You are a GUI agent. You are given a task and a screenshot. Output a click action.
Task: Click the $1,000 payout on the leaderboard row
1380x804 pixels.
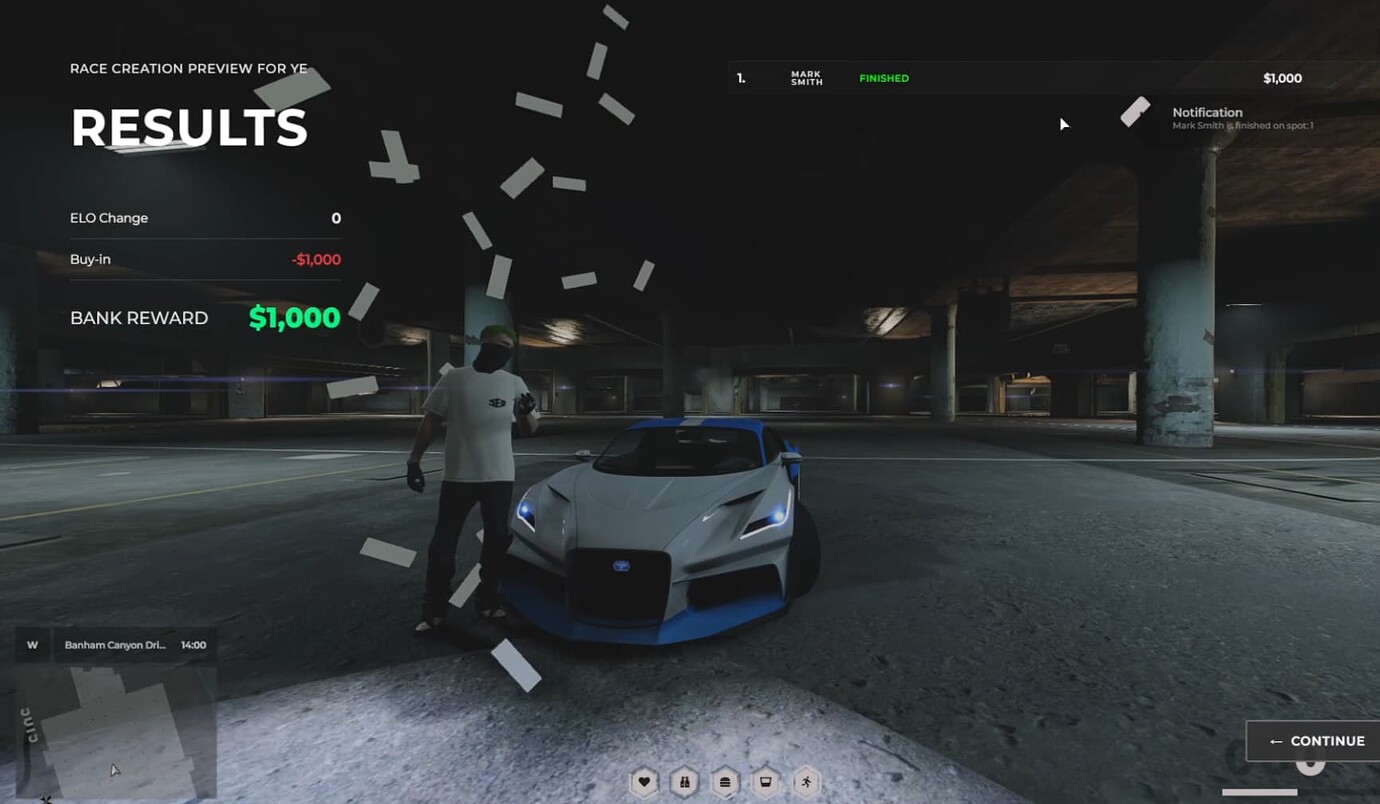[x=1282, y=77]
